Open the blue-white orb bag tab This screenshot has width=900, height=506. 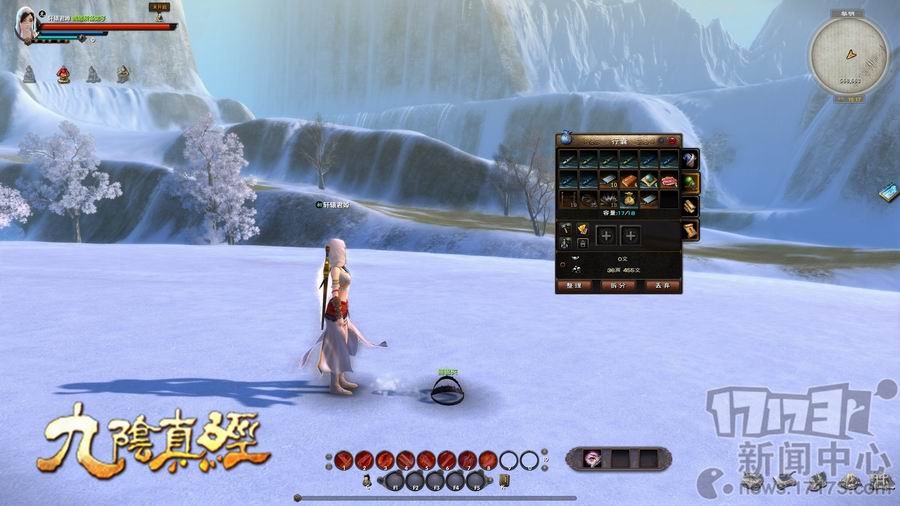click(x=690, y=159)
